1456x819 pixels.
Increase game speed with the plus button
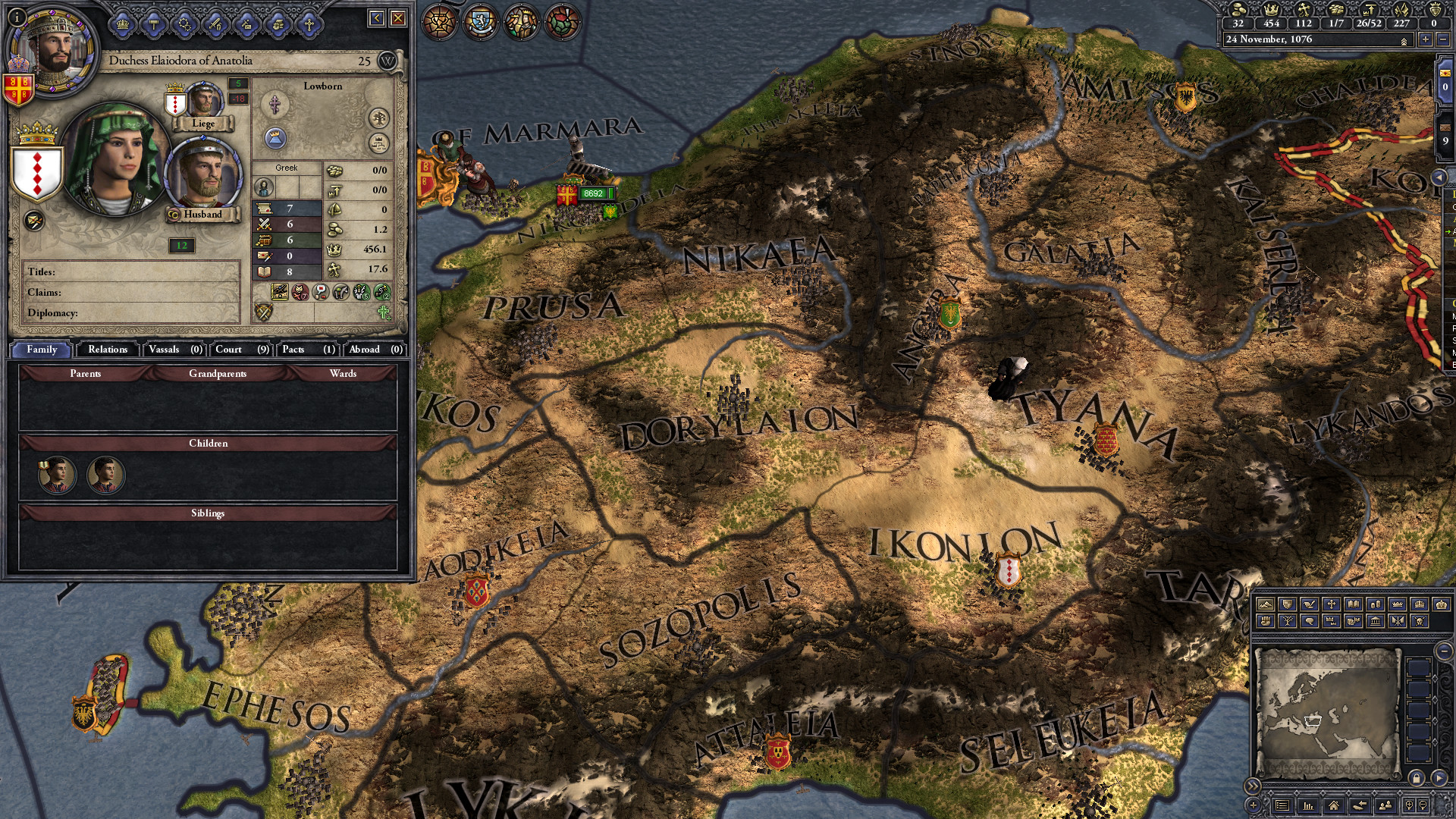[1426, 39]
